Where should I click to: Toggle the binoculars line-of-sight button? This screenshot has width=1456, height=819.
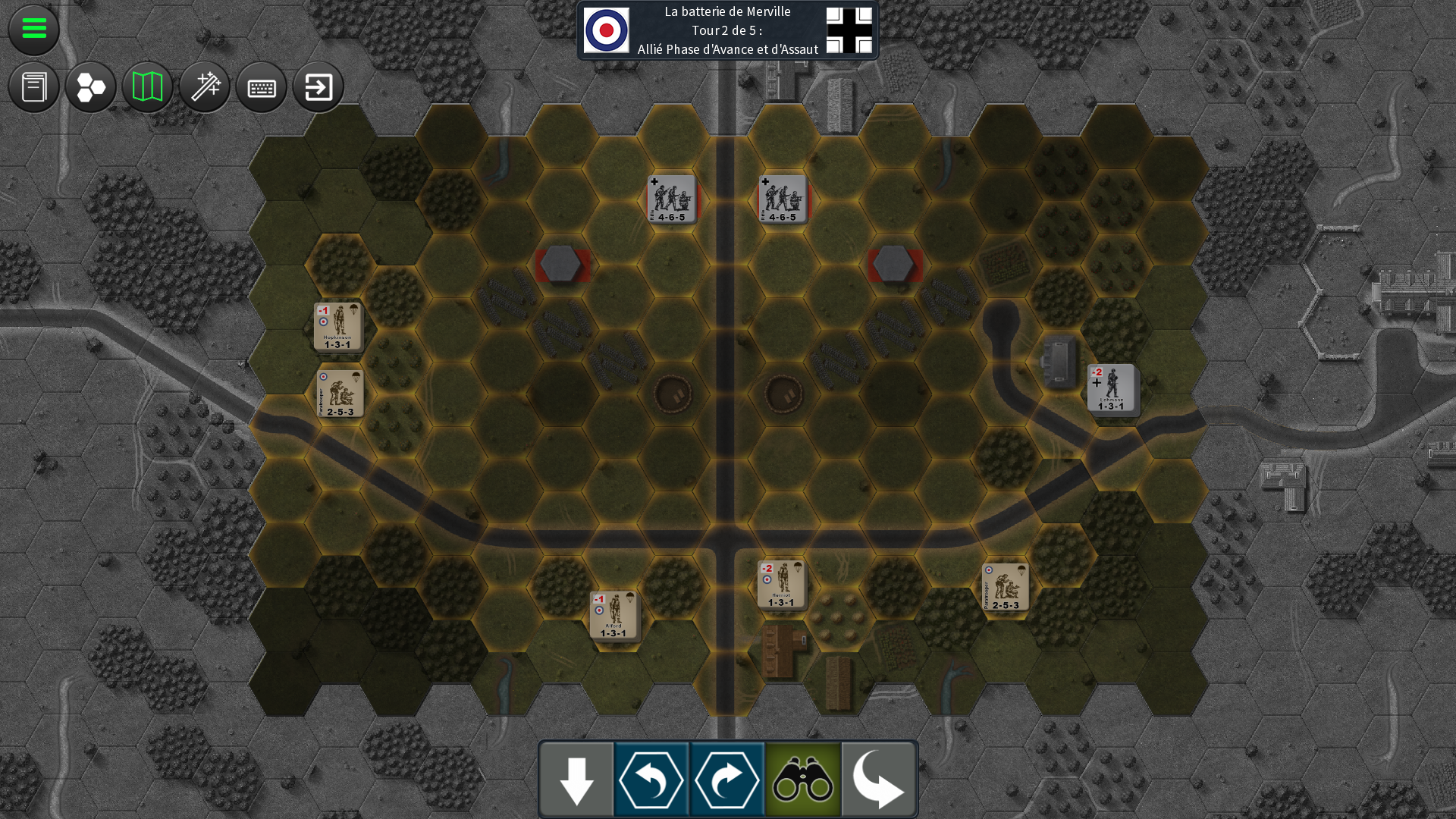[803, 780]
